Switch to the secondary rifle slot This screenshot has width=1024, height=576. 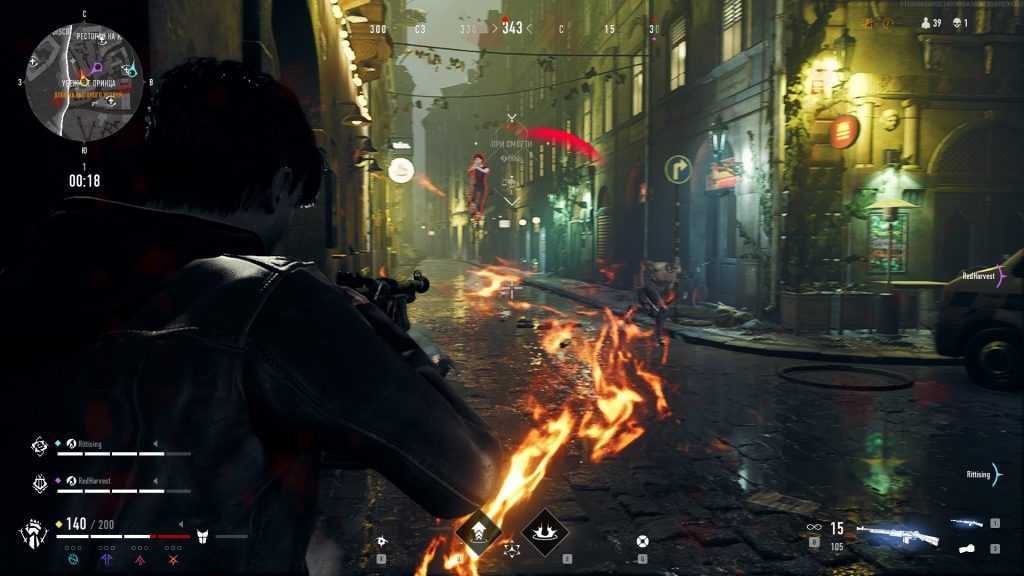pos(967,523)
